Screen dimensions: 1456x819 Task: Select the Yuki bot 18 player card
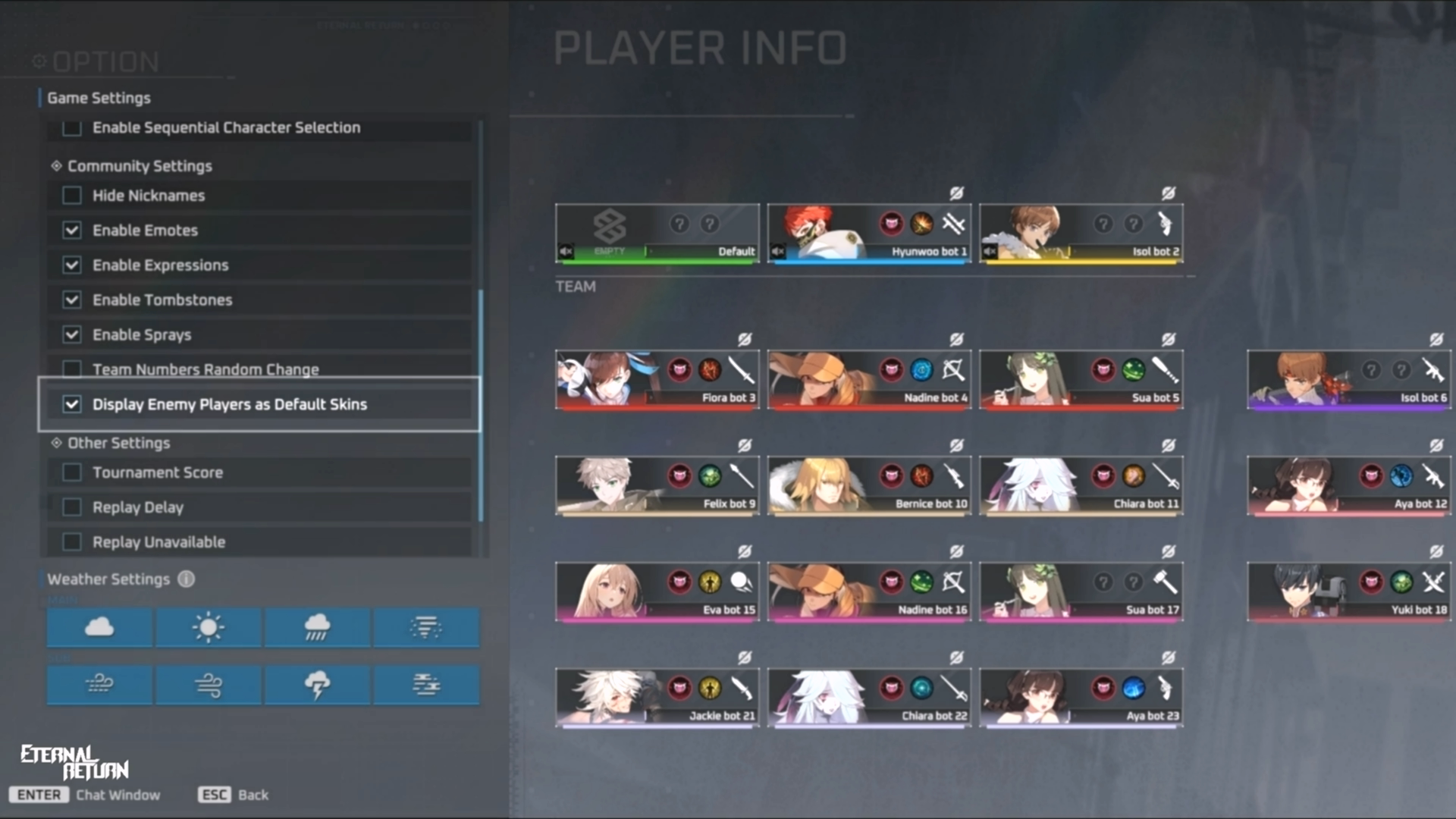click(1348, 592)
